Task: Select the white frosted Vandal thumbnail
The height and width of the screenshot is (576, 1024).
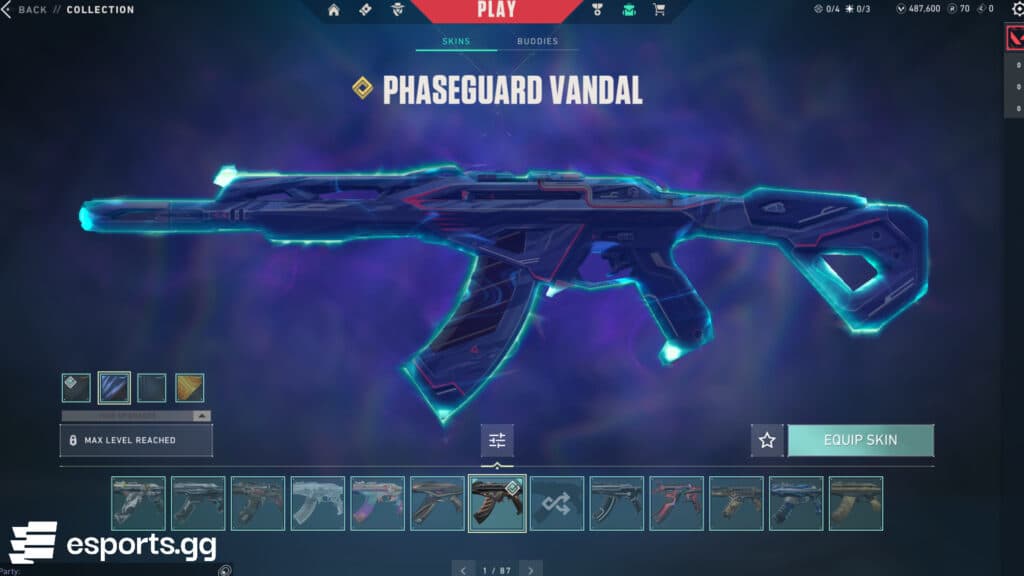Action: coord(317,503)
